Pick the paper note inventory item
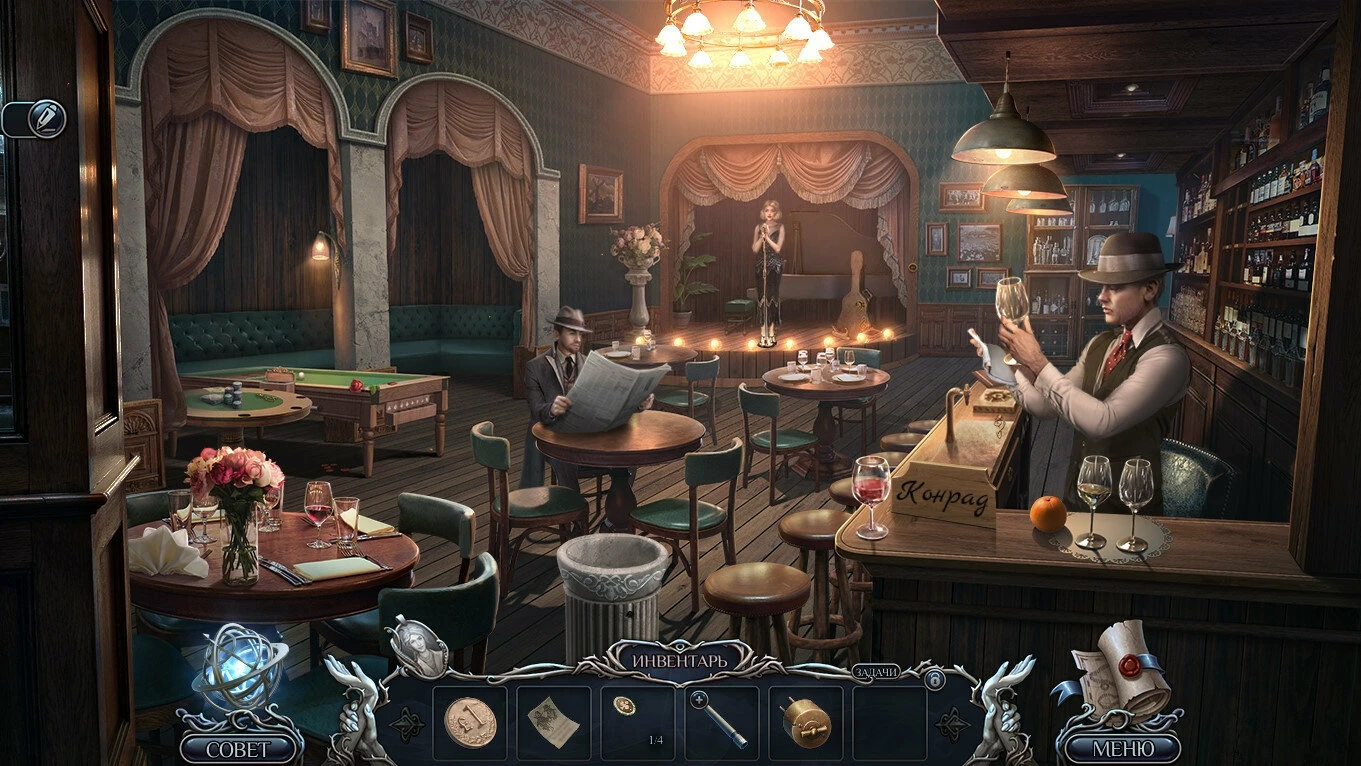 [552, 720]
